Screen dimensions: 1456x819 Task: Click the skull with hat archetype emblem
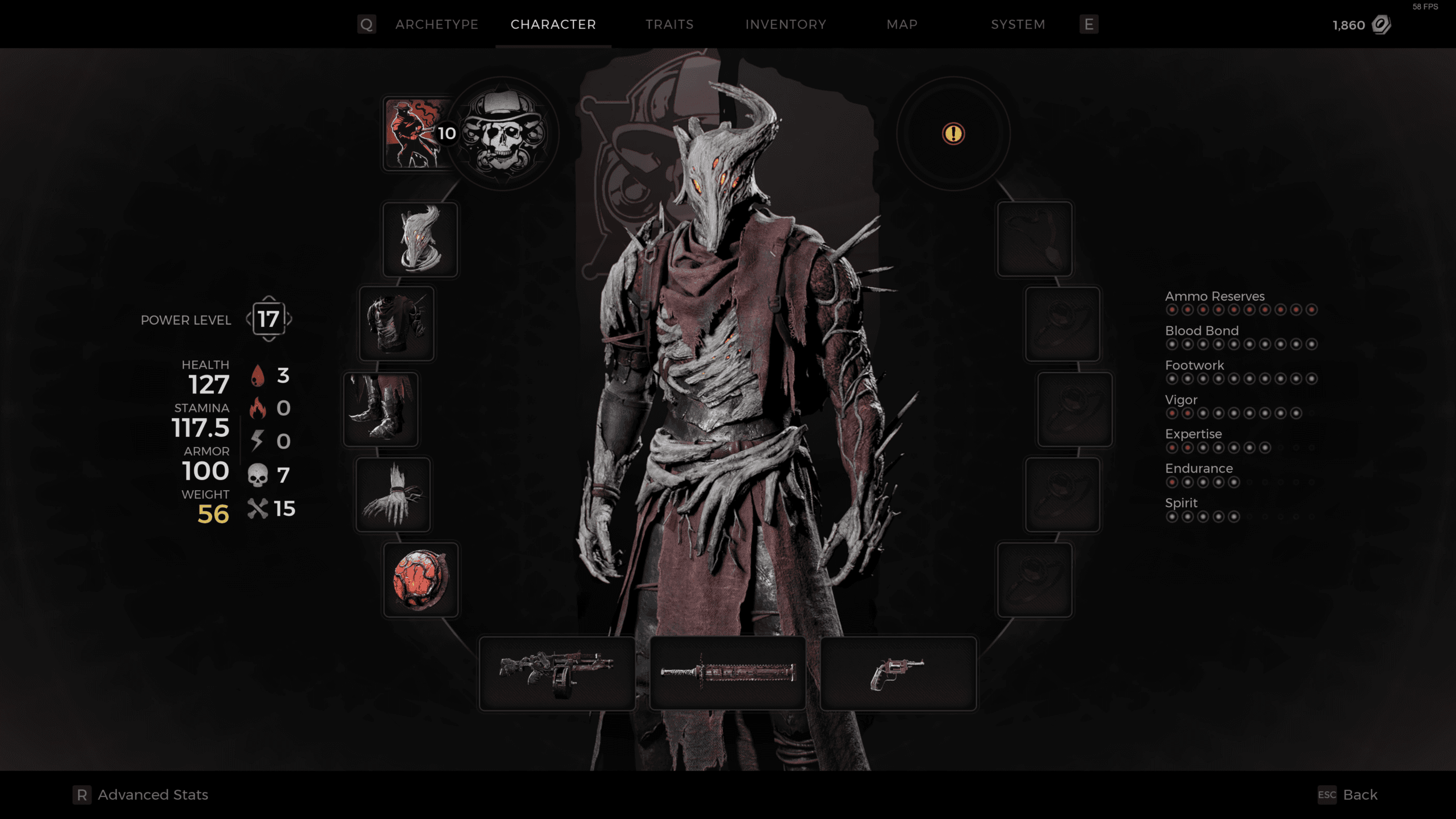point(503,134)
